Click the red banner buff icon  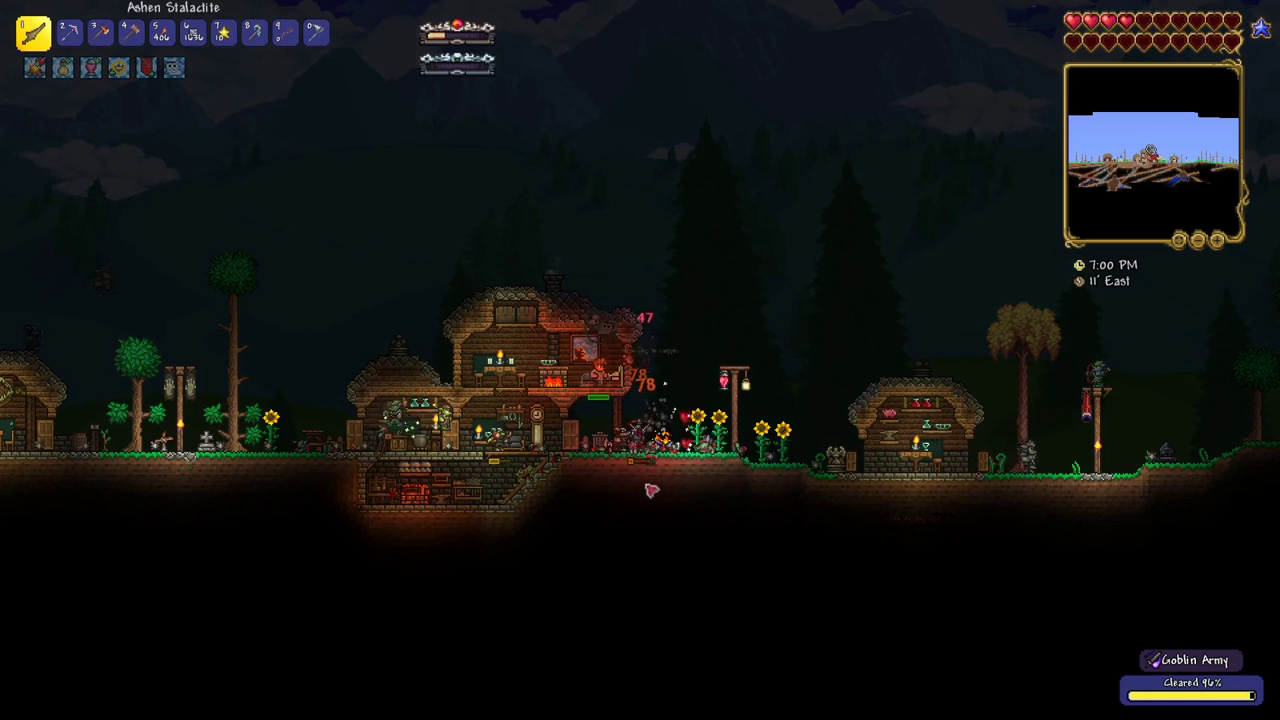click(147, 67)
